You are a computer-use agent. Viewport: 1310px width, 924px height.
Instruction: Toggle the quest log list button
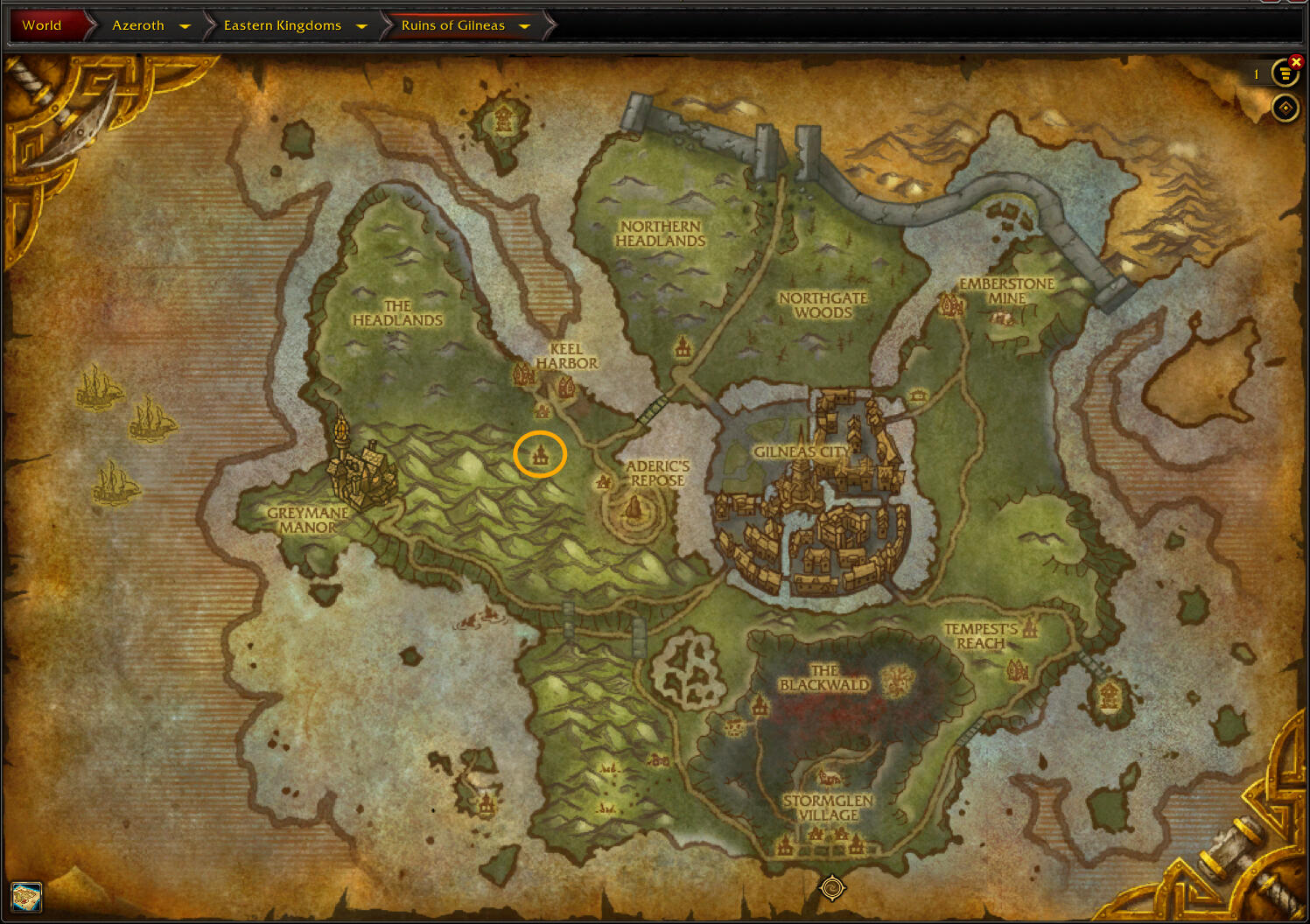point(1284,74)
